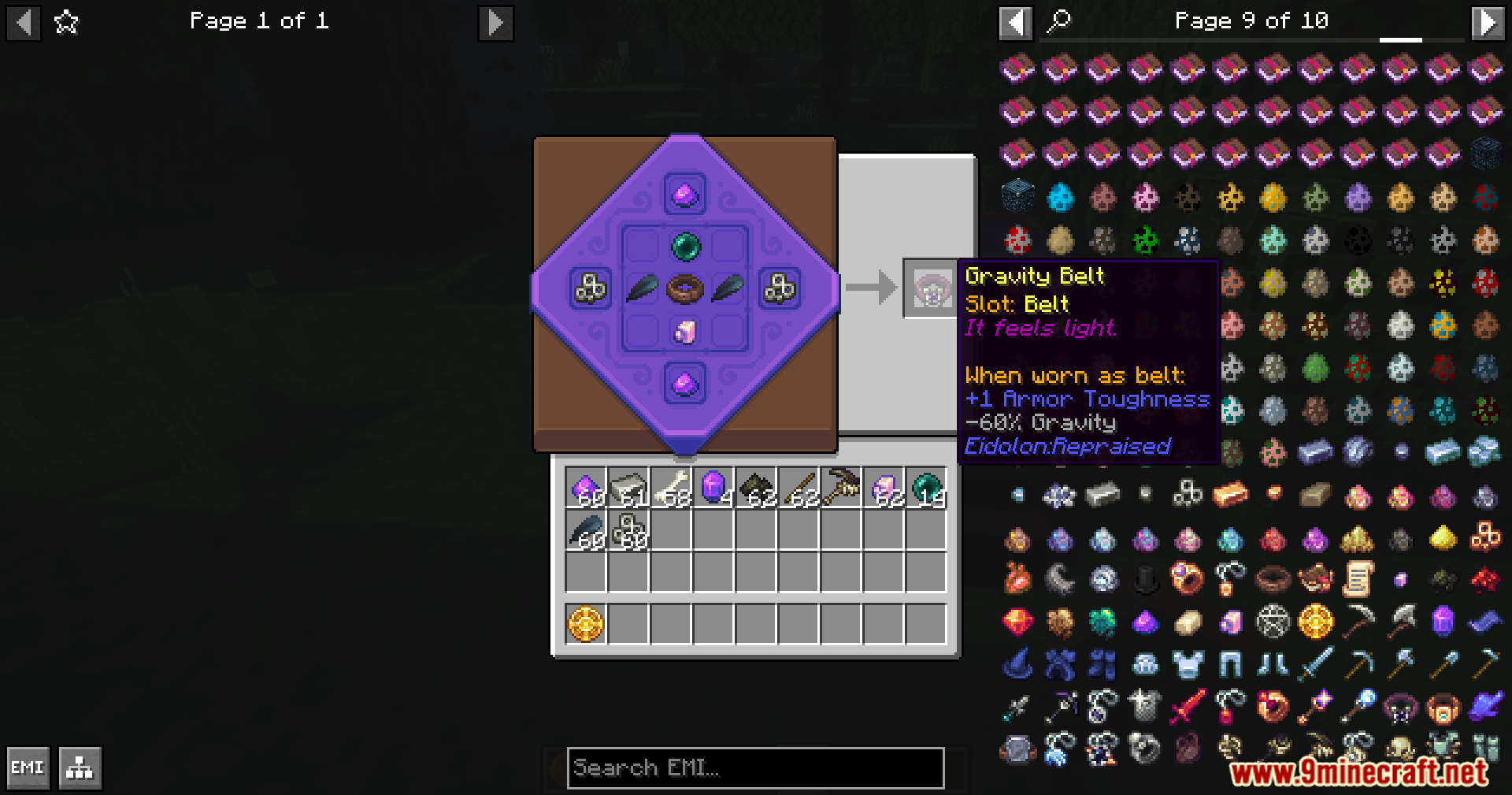1512x795 pixels.
Task: Pick the gold pentacle amulet item
Action: (x=1314, y=624)
